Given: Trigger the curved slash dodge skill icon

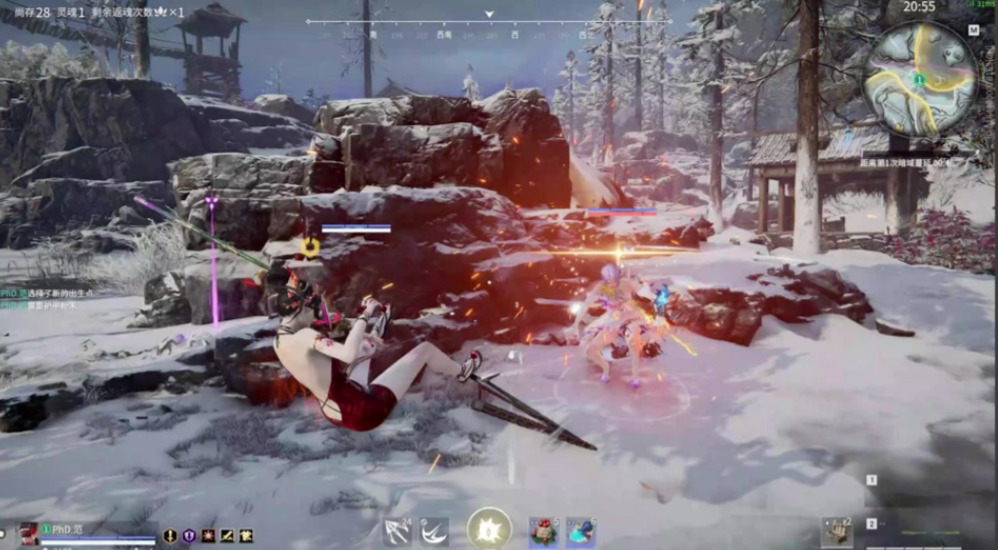Looking at the screenshot, I should (434, 531).
